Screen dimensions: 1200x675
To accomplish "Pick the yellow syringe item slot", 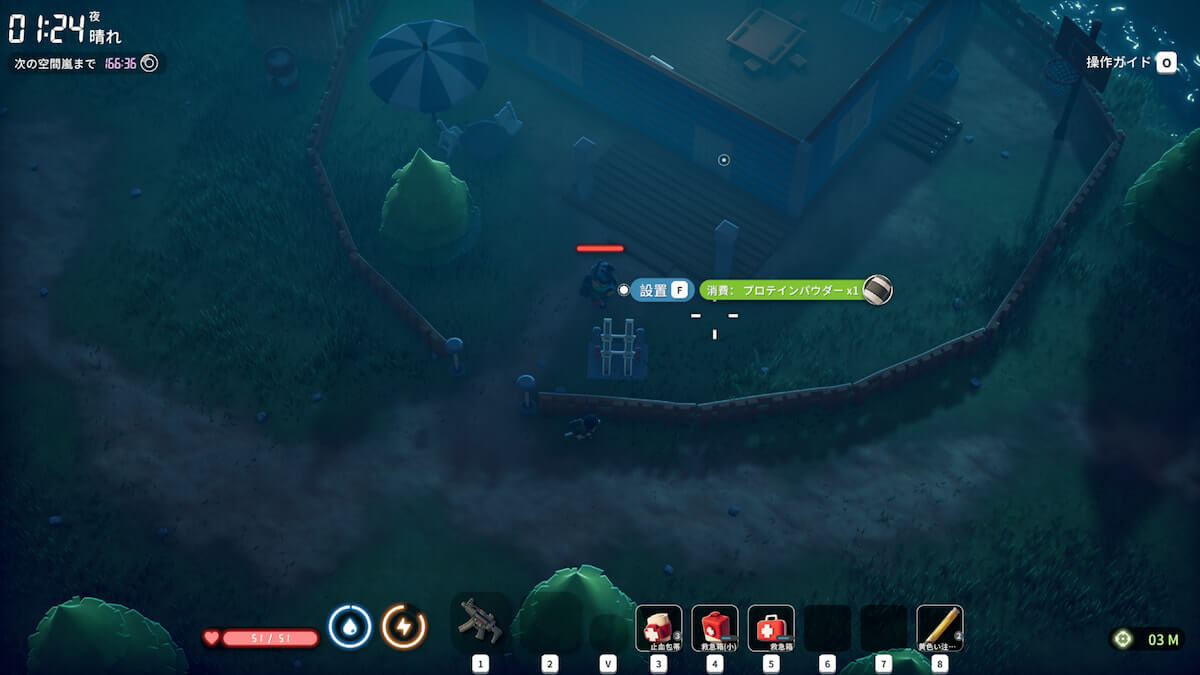I will click(x=939, y=627).
